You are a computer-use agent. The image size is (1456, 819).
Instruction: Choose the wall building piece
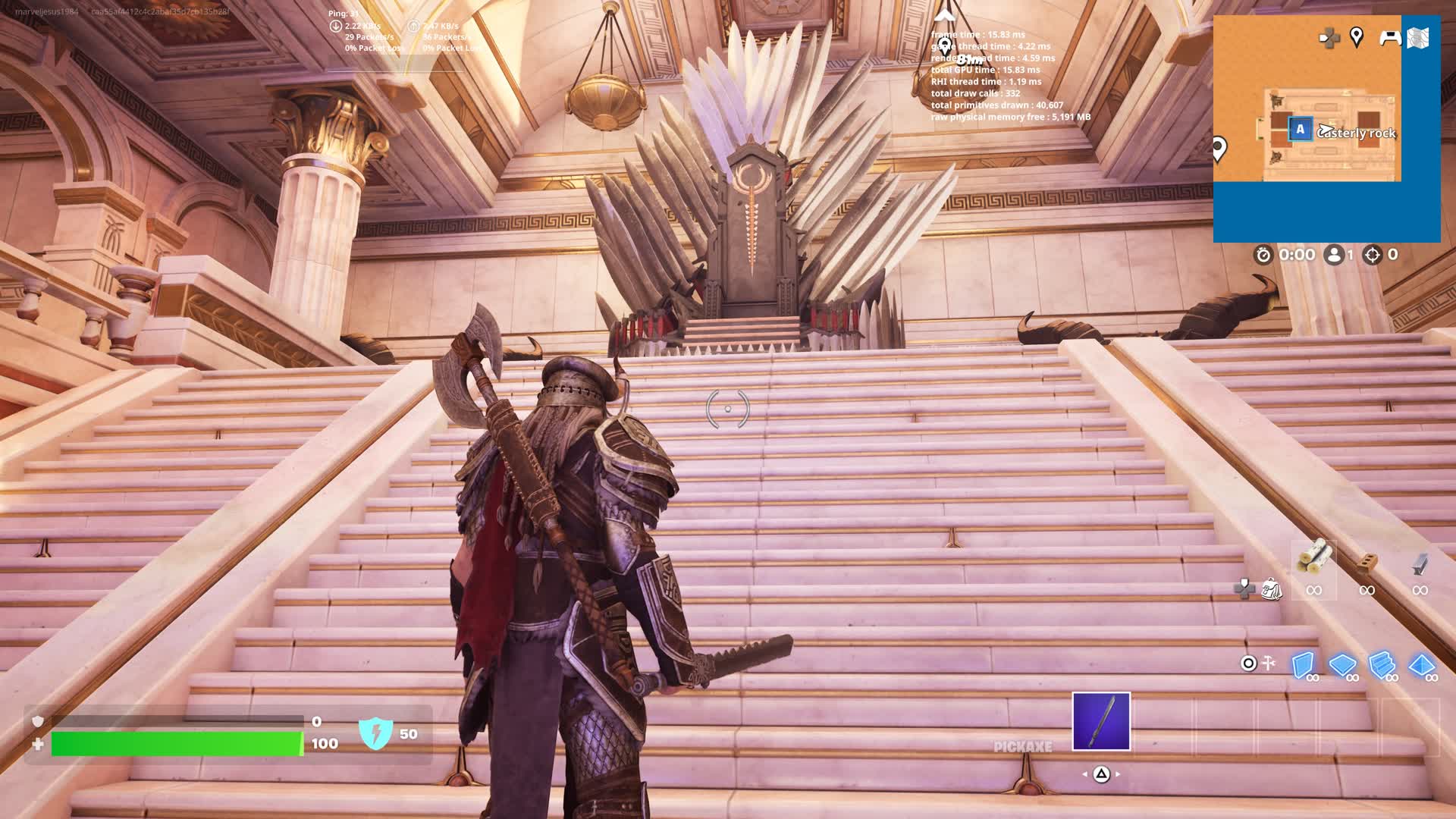(1303, 665)
